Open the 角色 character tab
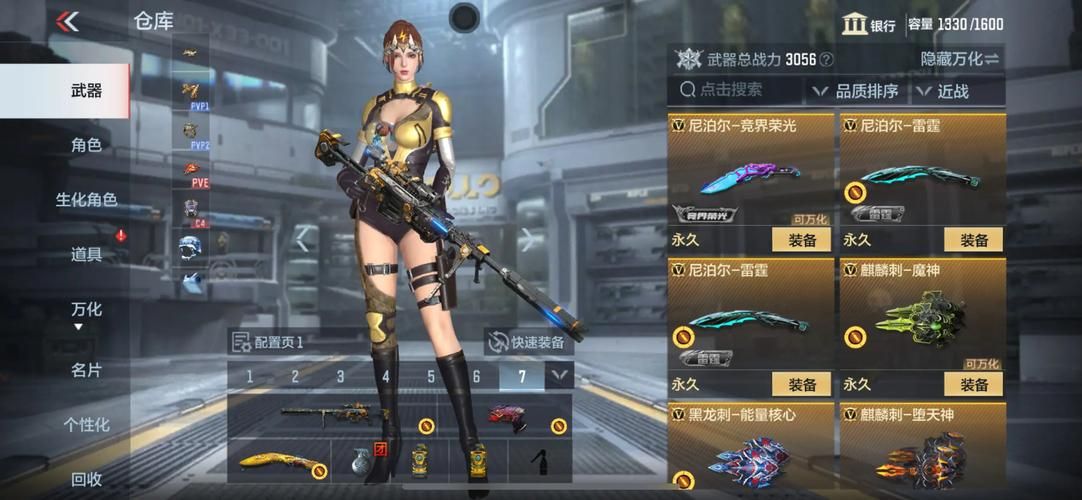The image size is (1082, 500). tap(86, 145)
